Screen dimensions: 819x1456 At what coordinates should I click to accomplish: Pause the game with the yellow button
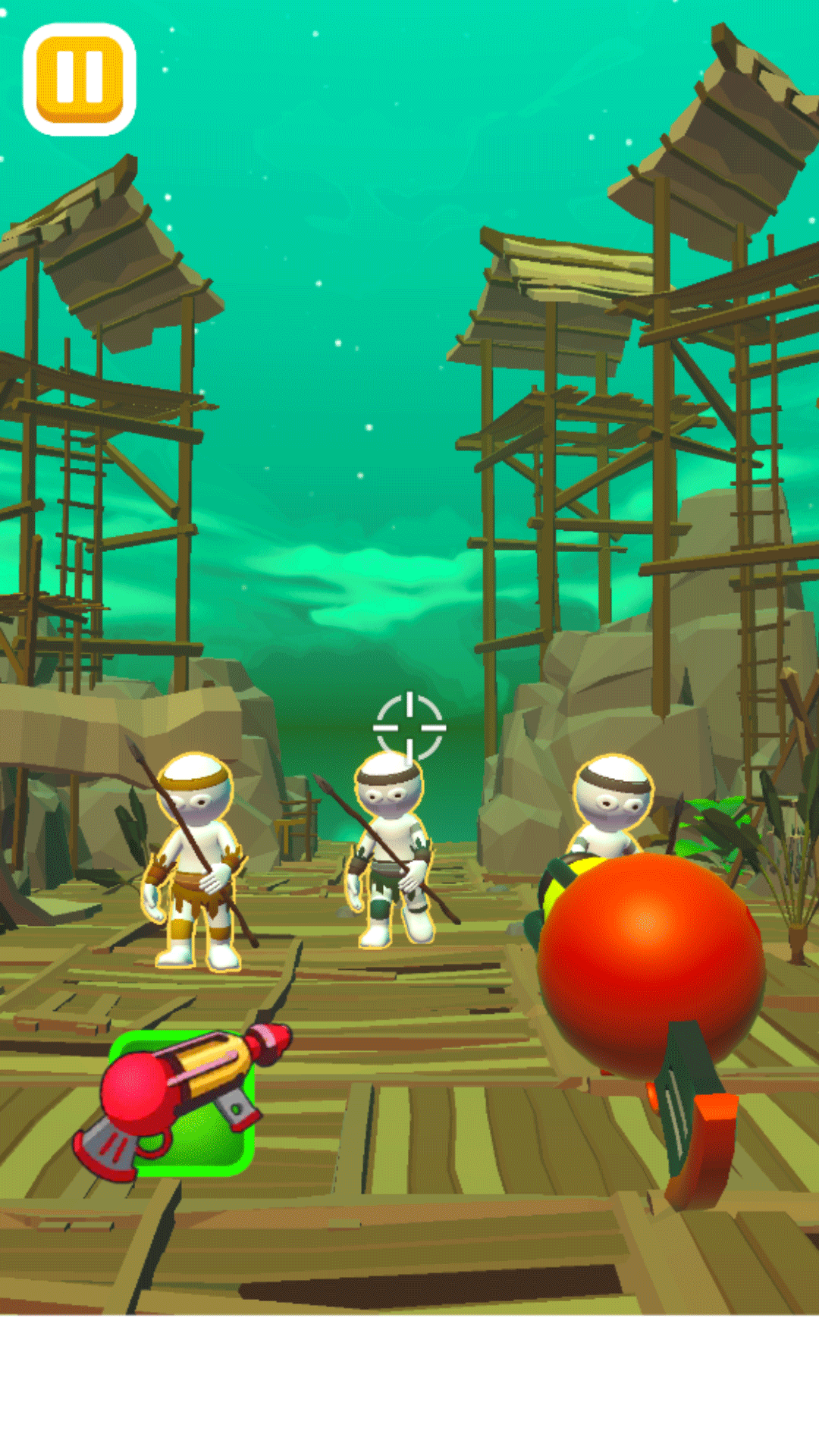pos(80,80)
